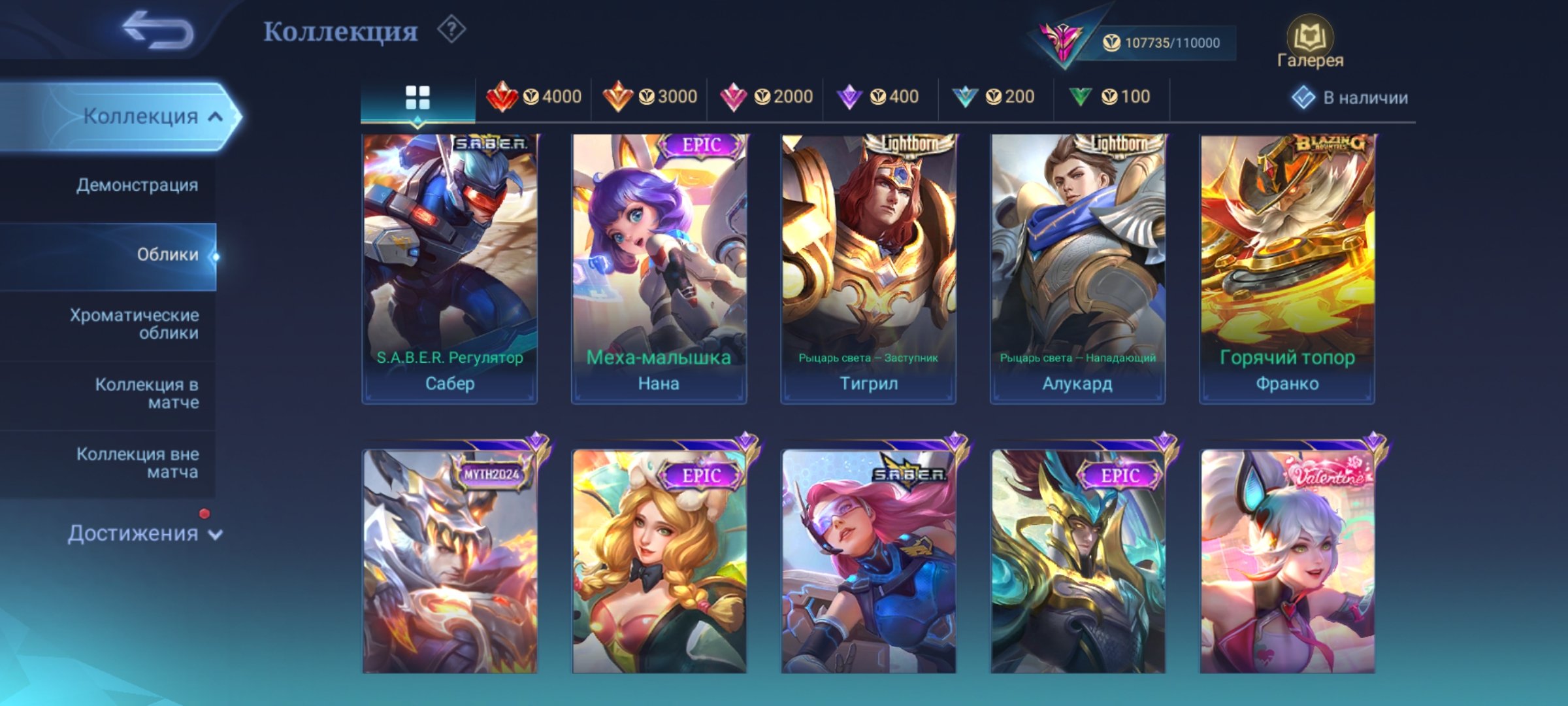This screenshot has height=706, width=1568.
Task: Select the grid view filter tab
Action: [x=418, y=97]
